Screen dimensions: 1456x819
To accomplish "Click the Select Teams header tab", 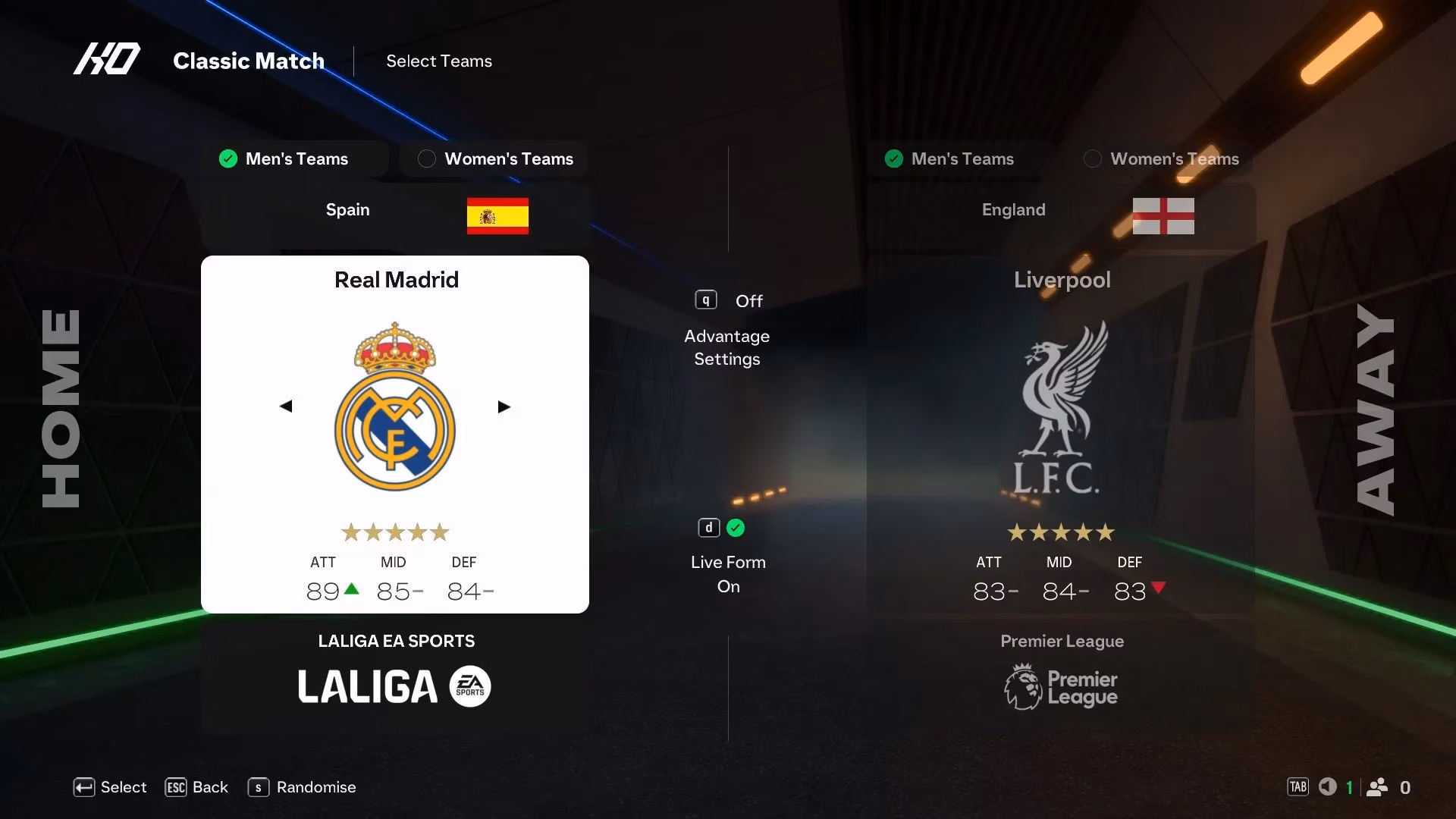I will (438, 61).
